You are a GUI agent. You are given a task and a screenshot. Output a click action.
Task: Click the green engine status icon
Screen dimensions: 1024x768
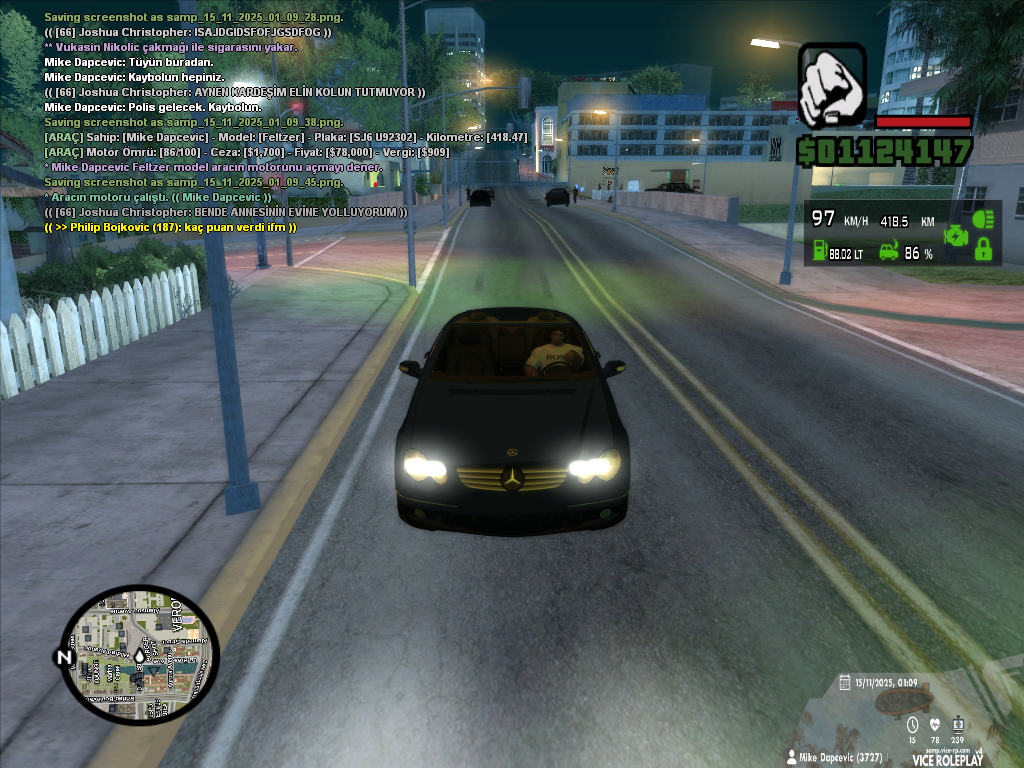click(956, 236)
